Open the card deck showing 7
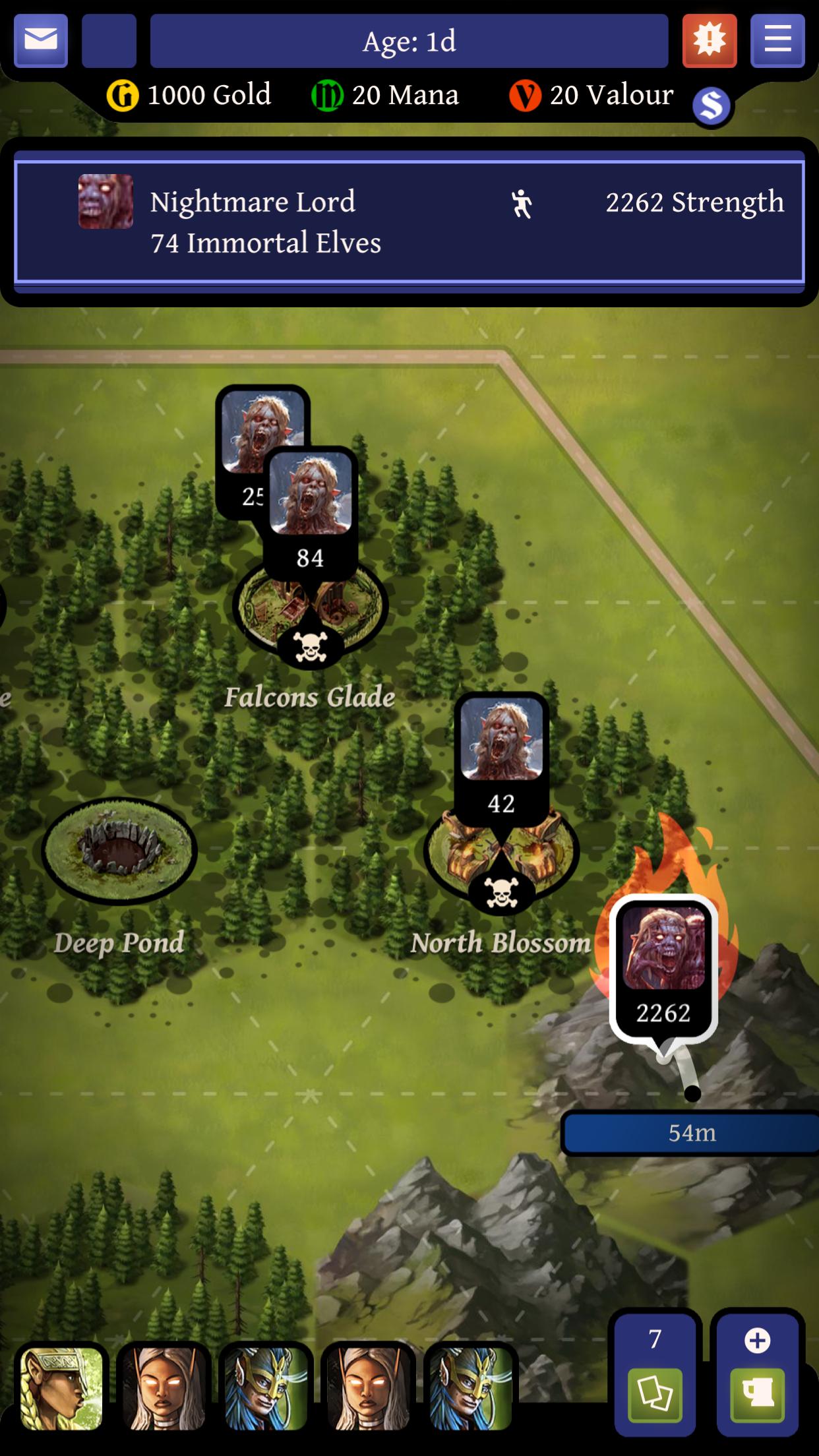The width and height of the screenshot is (819, 1456). (655, 1375)
